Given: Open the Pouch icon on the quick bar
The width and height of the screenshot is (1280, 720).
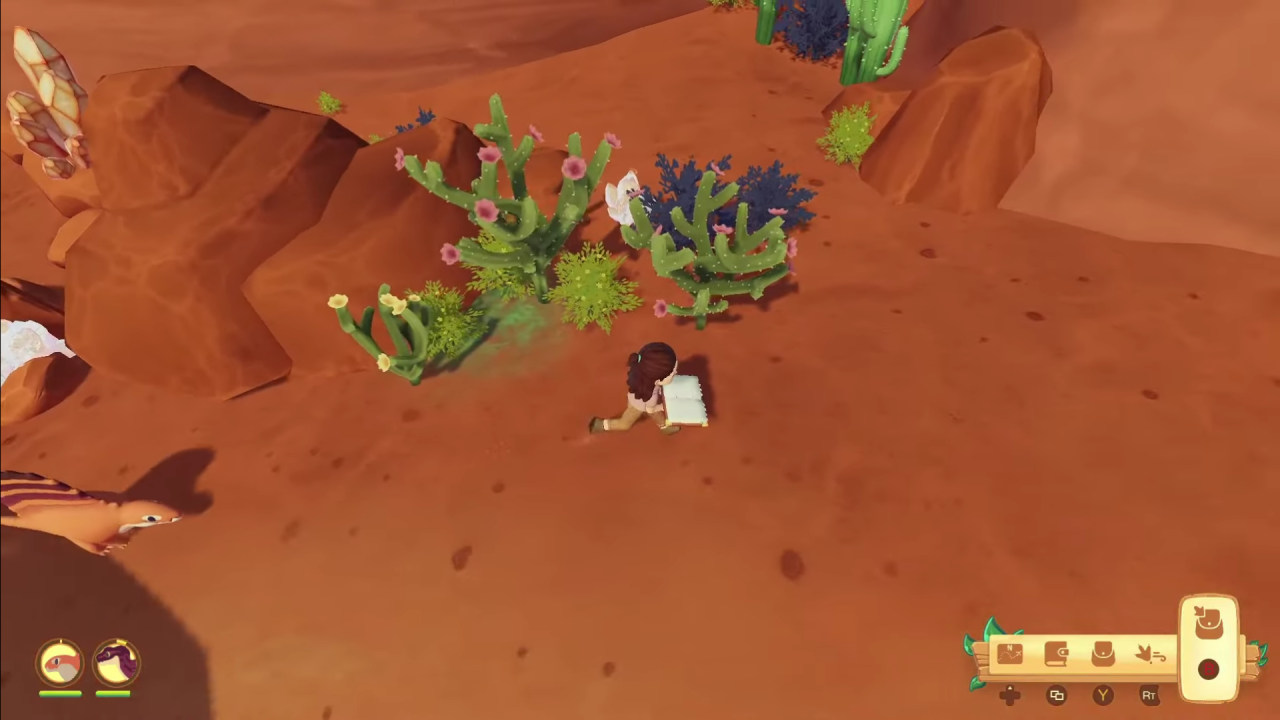Looking at the screenshot, I should pyautogui.click(x=1101, y=652).
